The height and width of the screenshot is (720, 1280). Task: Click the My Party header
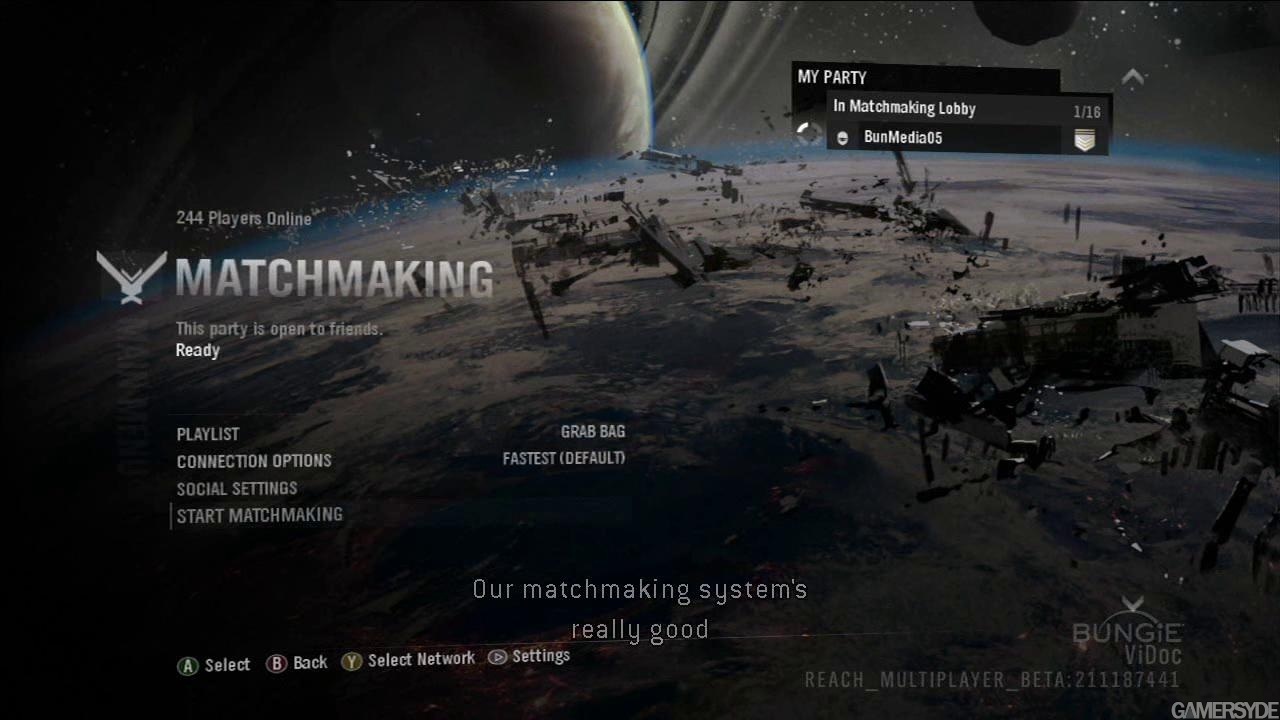point(832,78)
